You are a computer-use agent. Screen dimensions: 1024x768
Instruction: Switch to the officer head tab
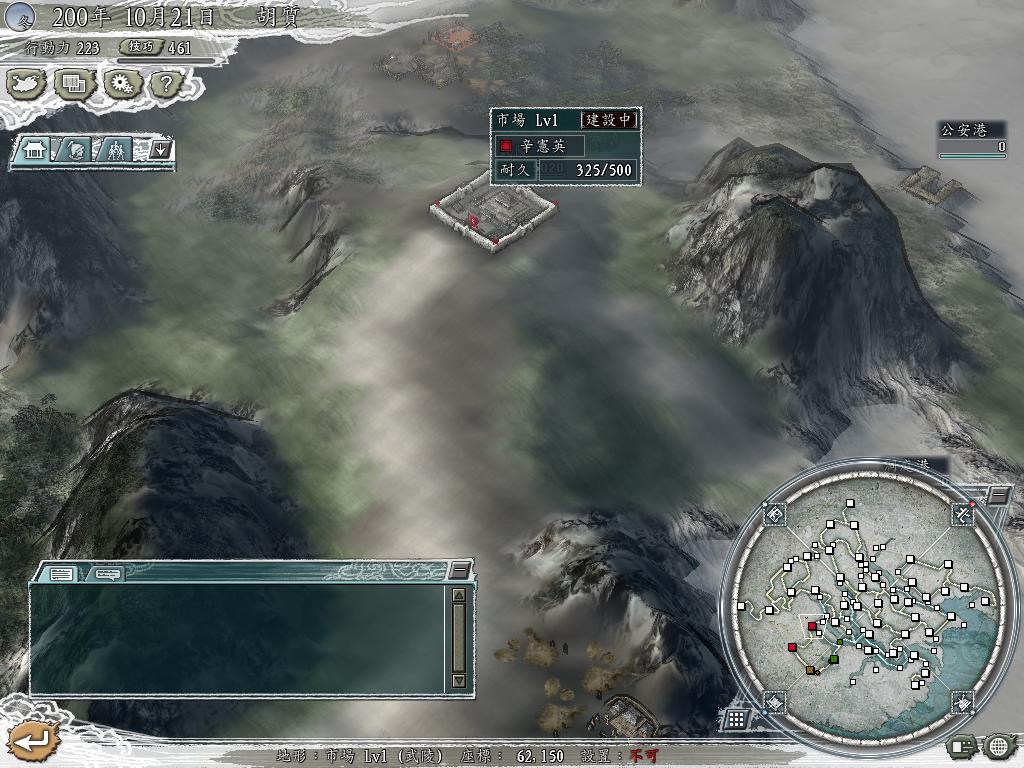pos(76,151)
